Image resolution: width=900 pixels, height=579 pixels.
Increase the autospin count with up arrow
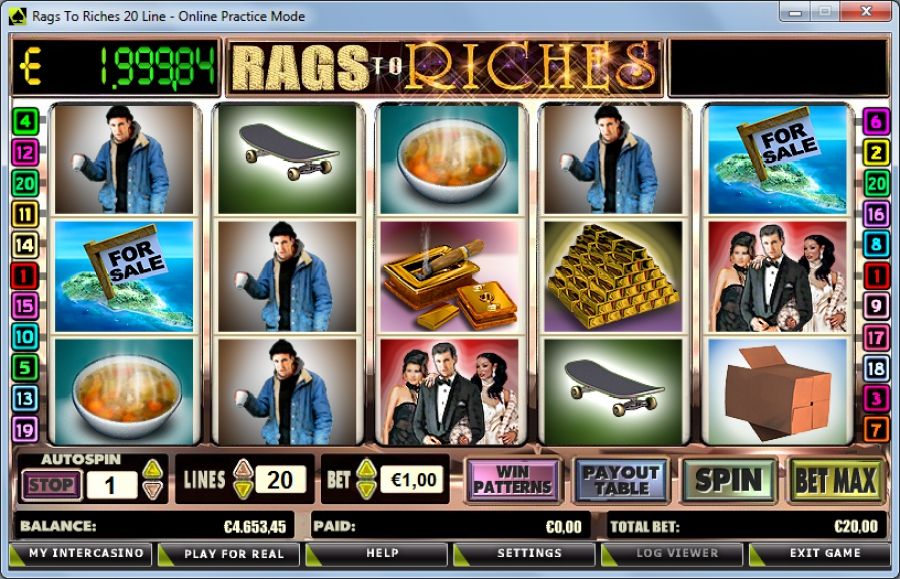click(x=152, y=469)
